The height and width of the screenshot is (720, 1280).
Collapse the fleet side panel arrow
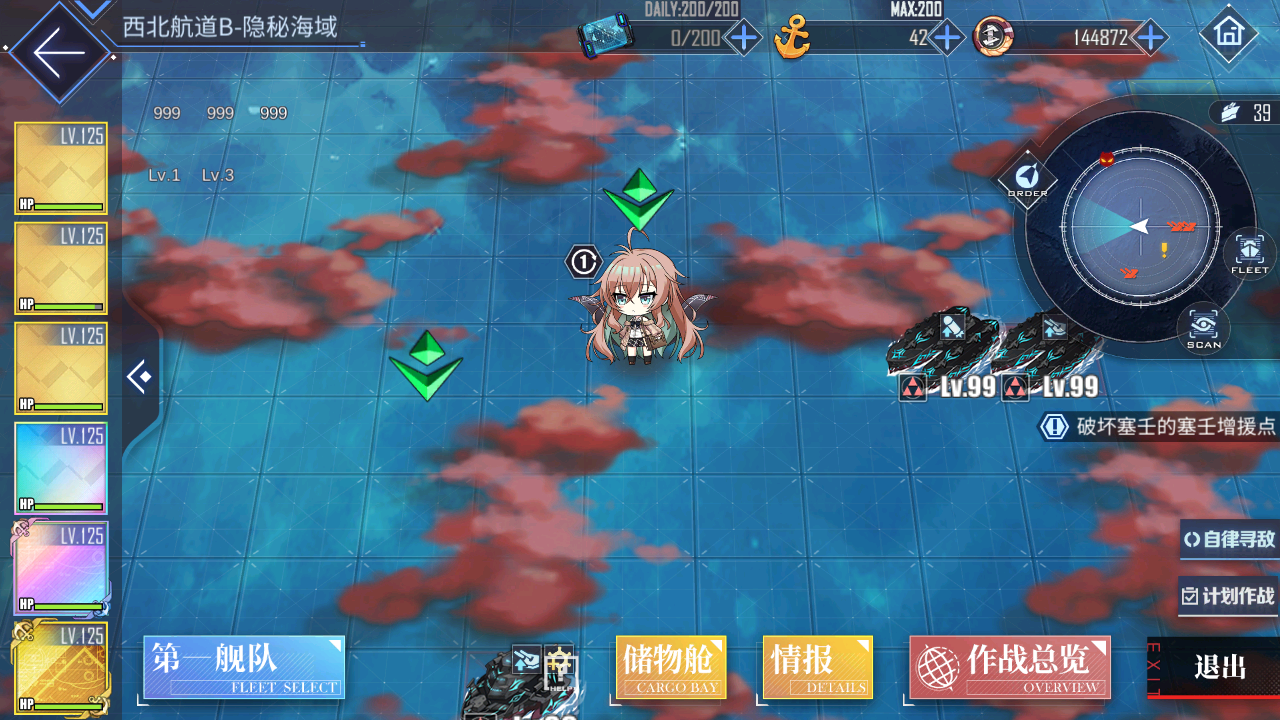pos(139,377)
